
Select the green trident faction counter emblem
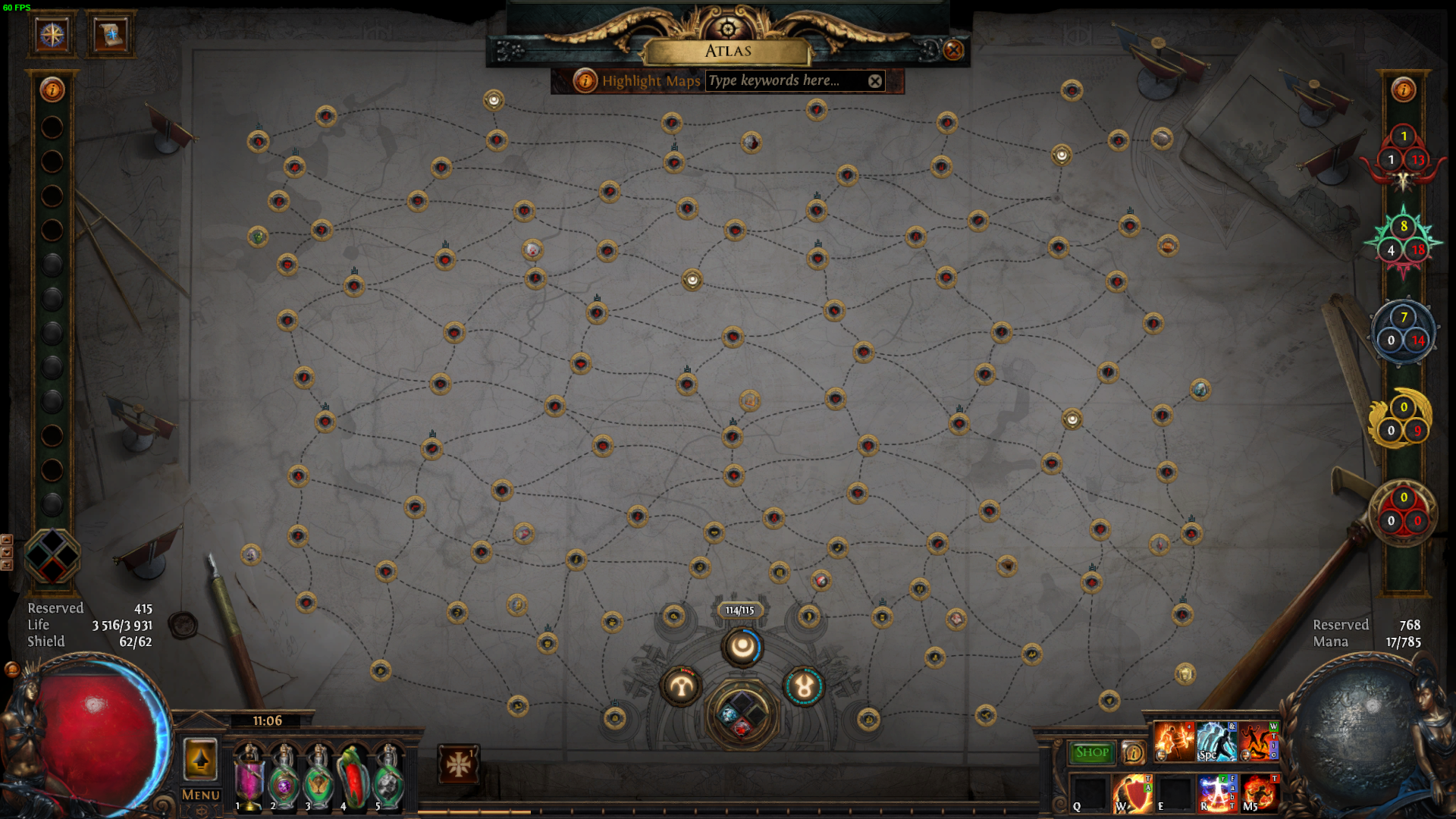point(1403,241)
